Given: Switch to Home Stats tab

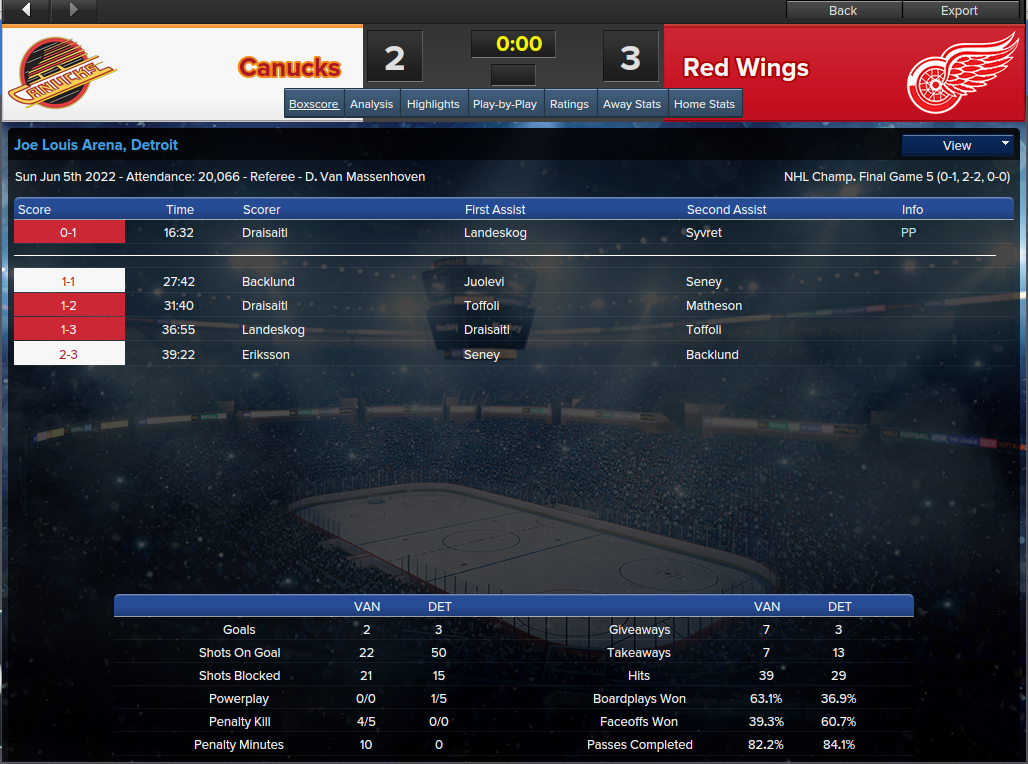Looking at the screenshot, I should (x=704, y=104).
